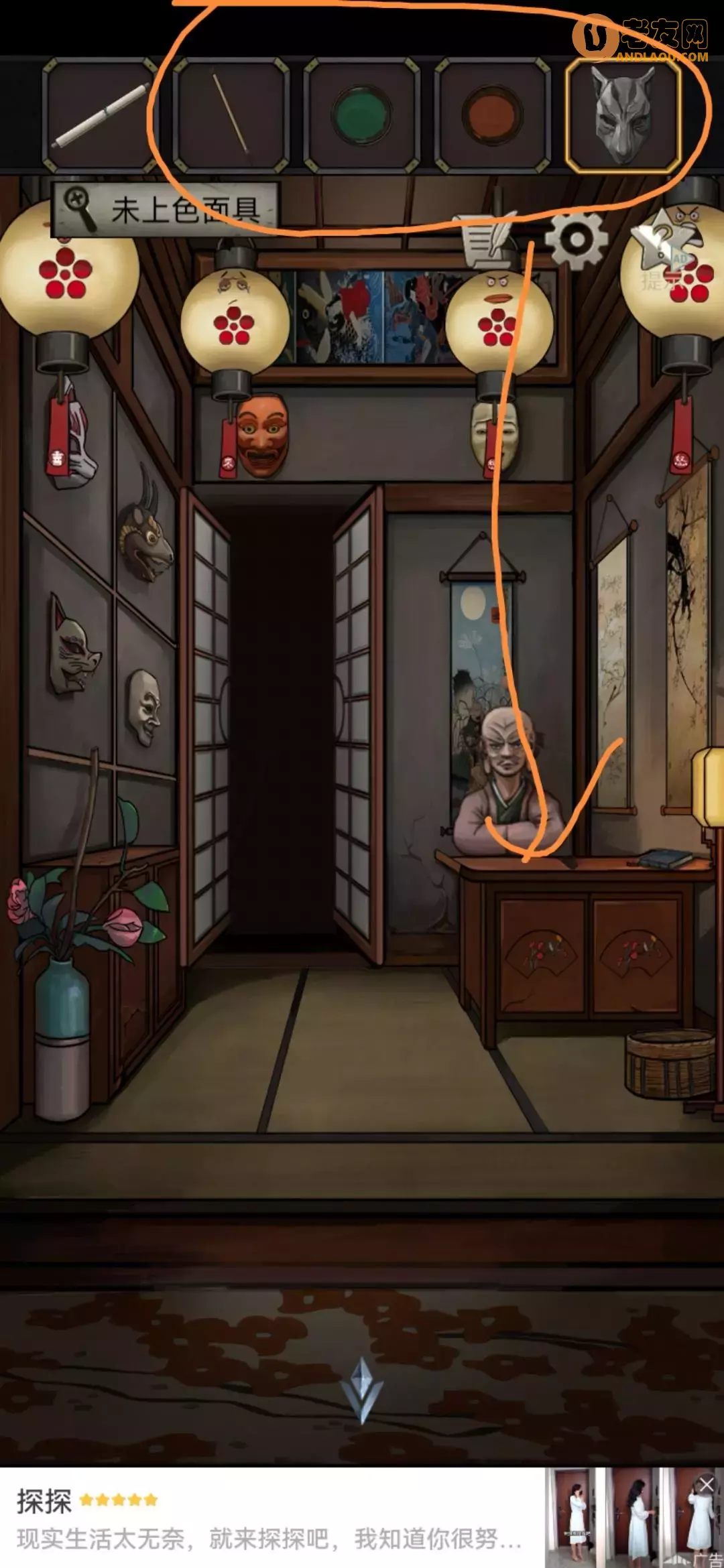The width and height of the screenshot is (724, 1568).
Task: Open the gear settings menu
Action: coord(575,239)
